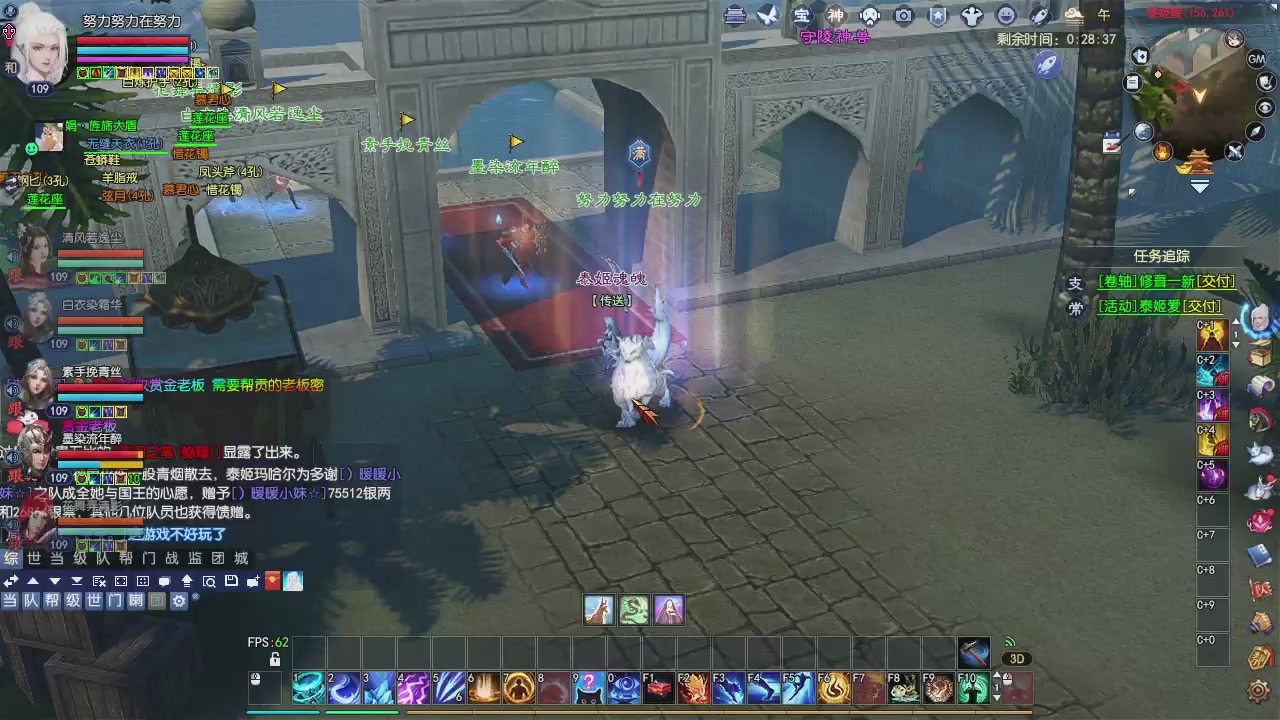The width and height of the screenshot is (1280, 720).
Task: Collapse chat with the down arrow icon
Action: pyautogui.click(x=54, y=581)
